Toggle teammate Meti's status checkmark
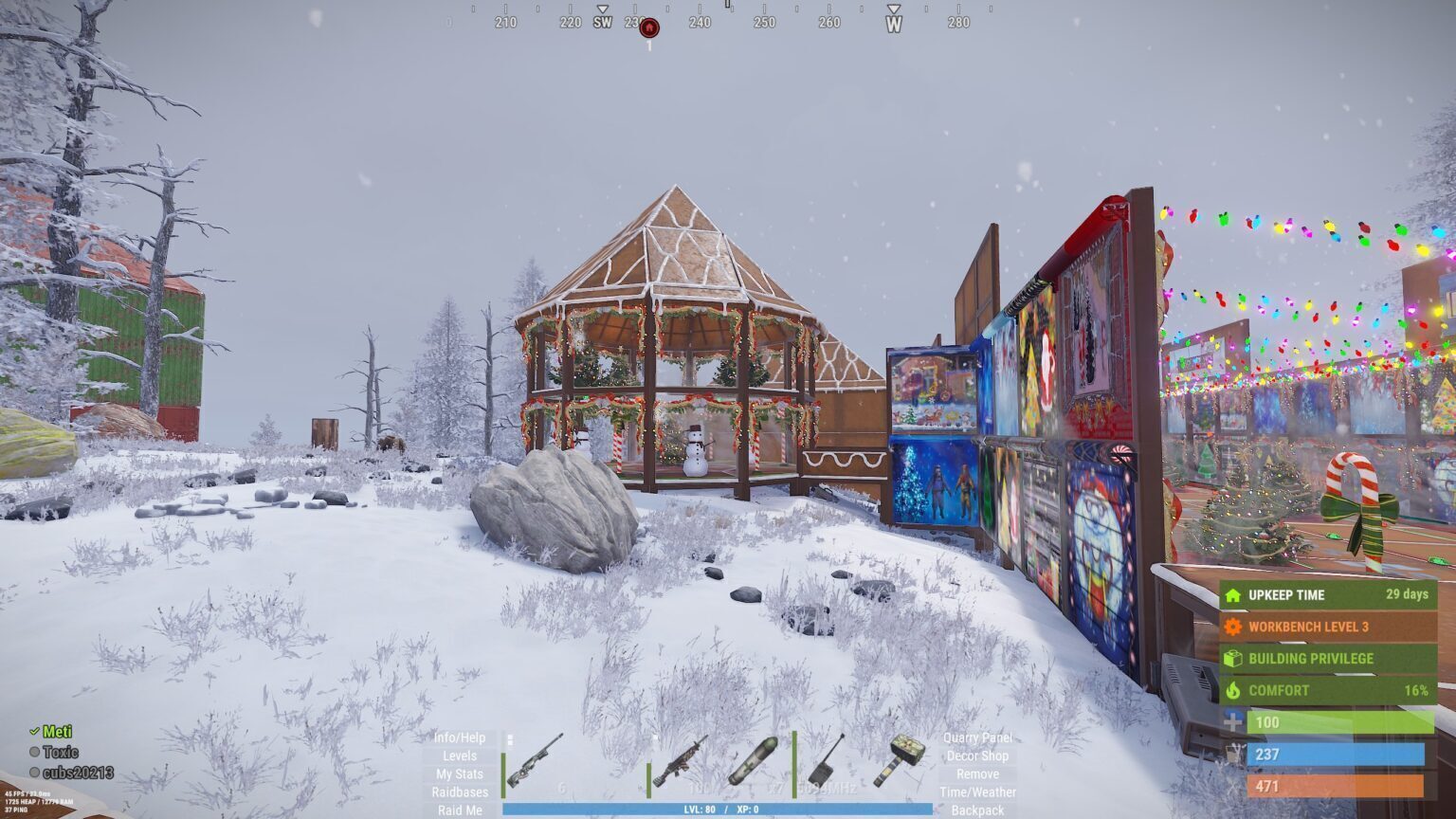The height and width of the screenshot is (819, 1456). (x=33, y=731)
